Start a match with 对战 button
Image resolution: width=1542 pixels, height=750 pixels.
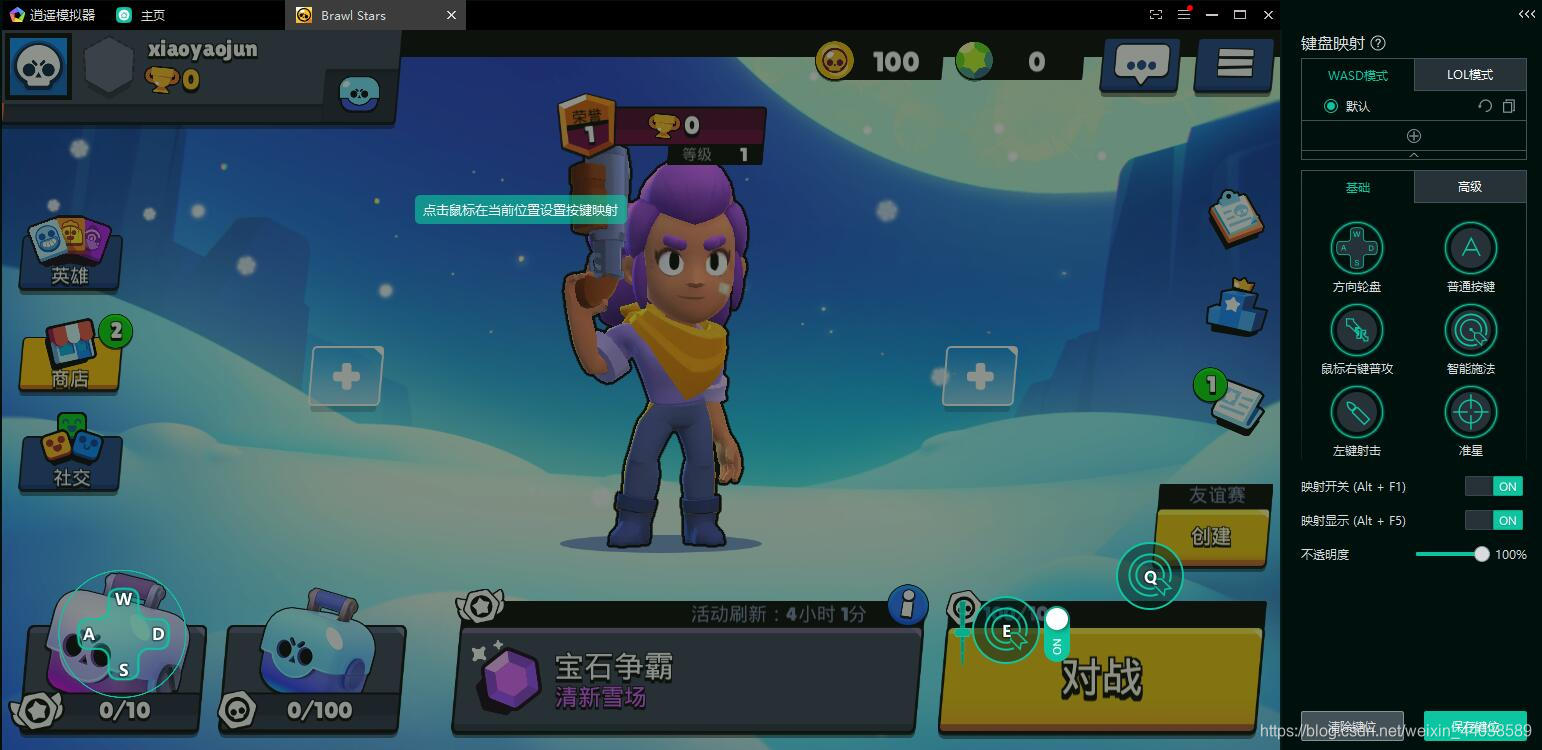[1100, 678]
